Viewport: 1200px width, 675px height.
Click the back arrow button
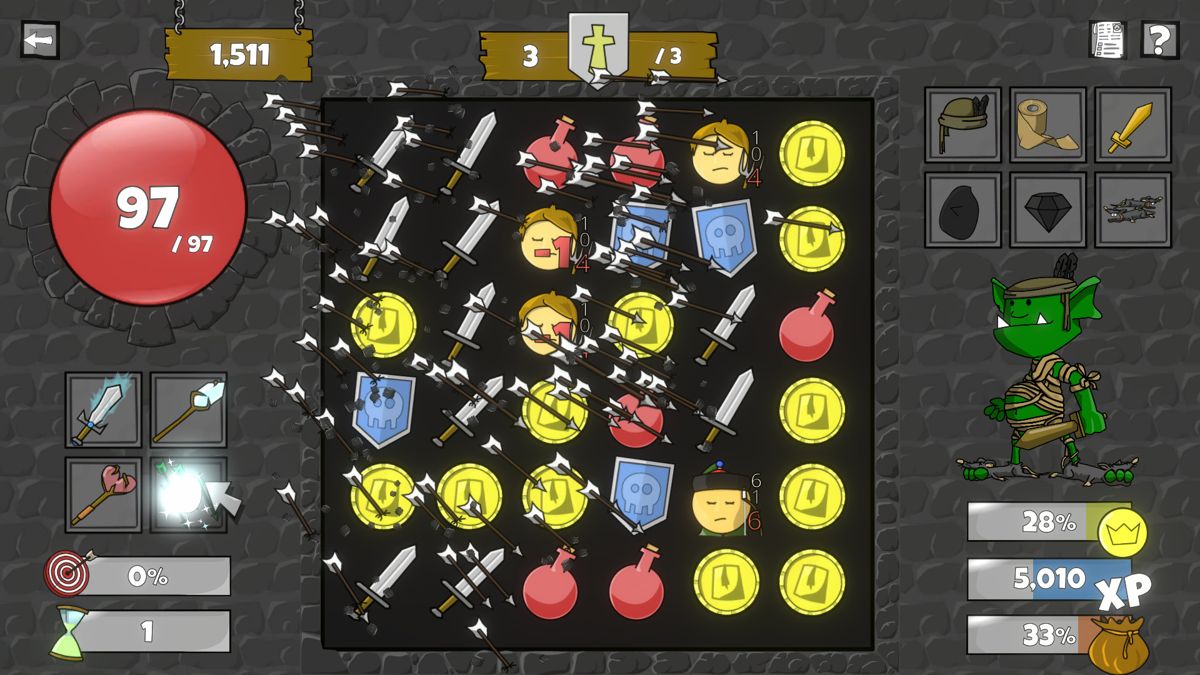(x=40, y=40)
